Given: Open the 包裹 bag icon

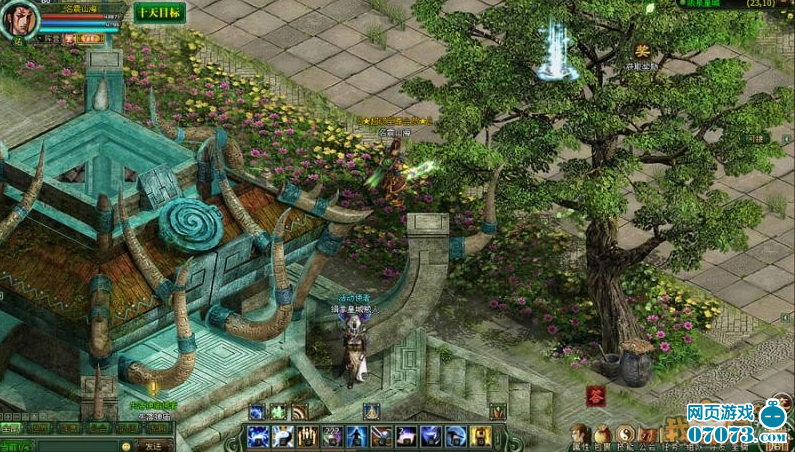Looking at the screenshot, I should [604, 434].
